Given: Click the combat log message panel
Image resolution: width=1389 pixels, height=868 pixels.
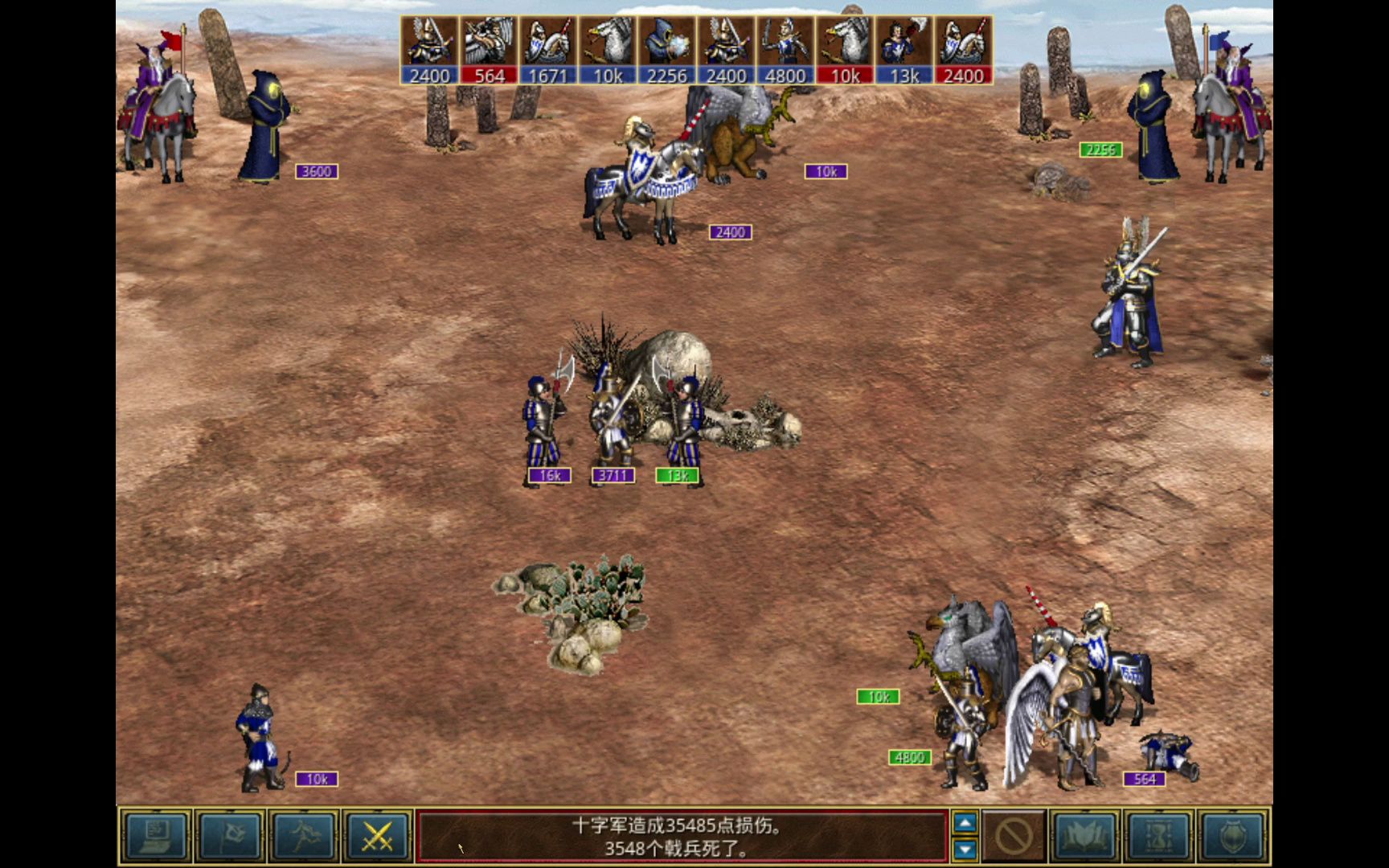Looking at the screenshot, I should [x=682, y=837].
